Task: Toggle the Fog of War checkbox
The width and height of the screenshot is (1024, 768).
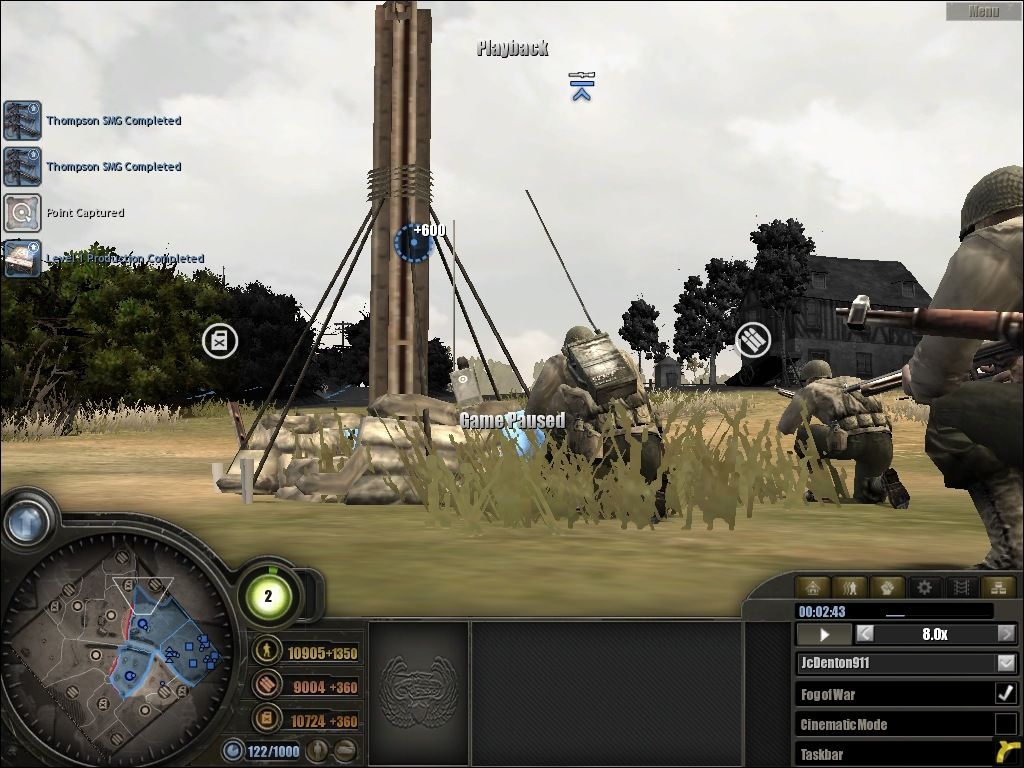Action: click(1006, 693)
